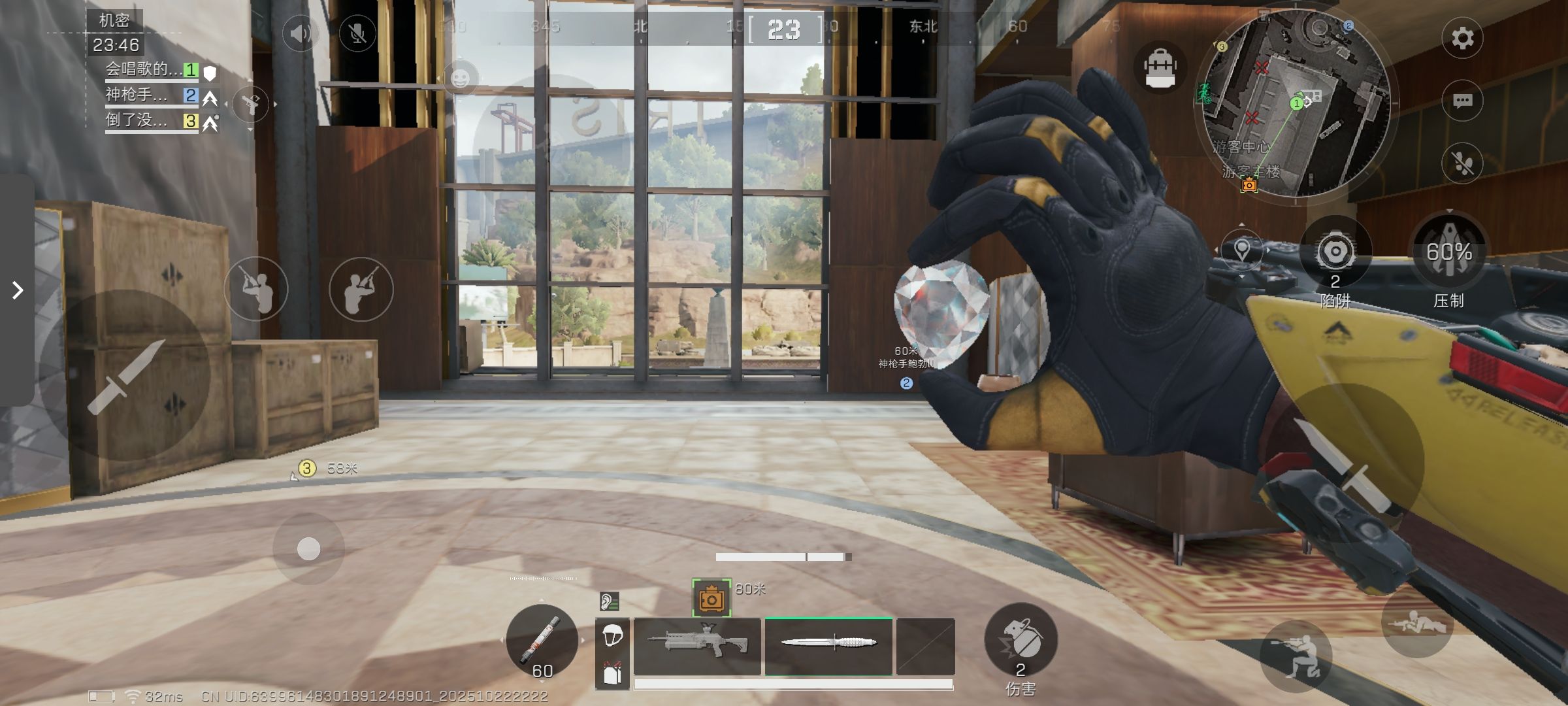Switch to crouch stance
The image size is (1568, 706).
[x=1296, y=656]
